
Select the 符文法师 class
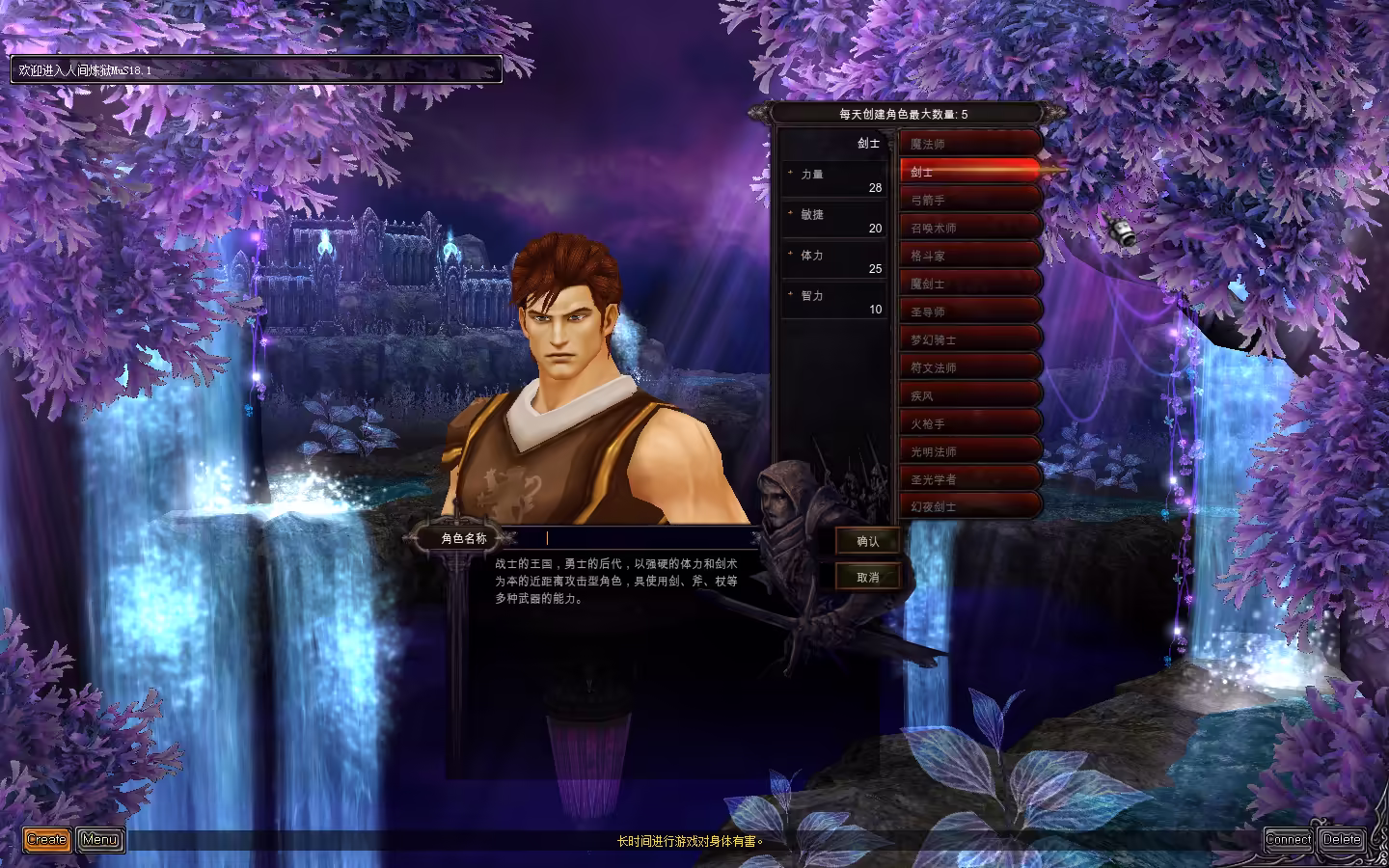(x=969, y=367)
